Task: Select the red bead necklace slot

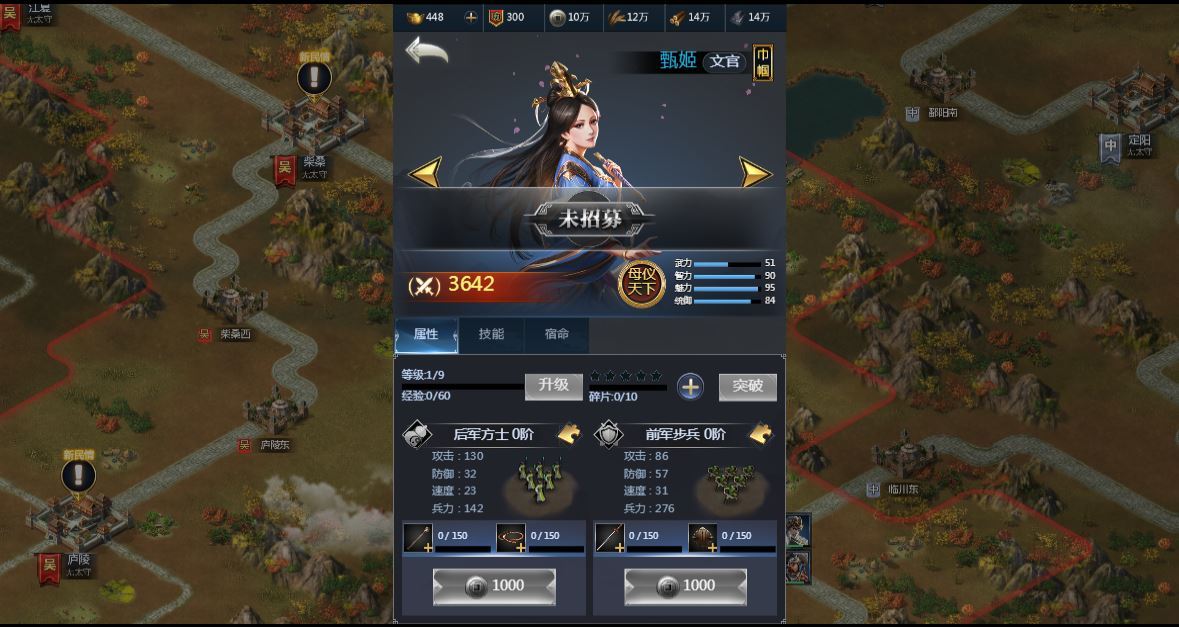Action: 511,537
